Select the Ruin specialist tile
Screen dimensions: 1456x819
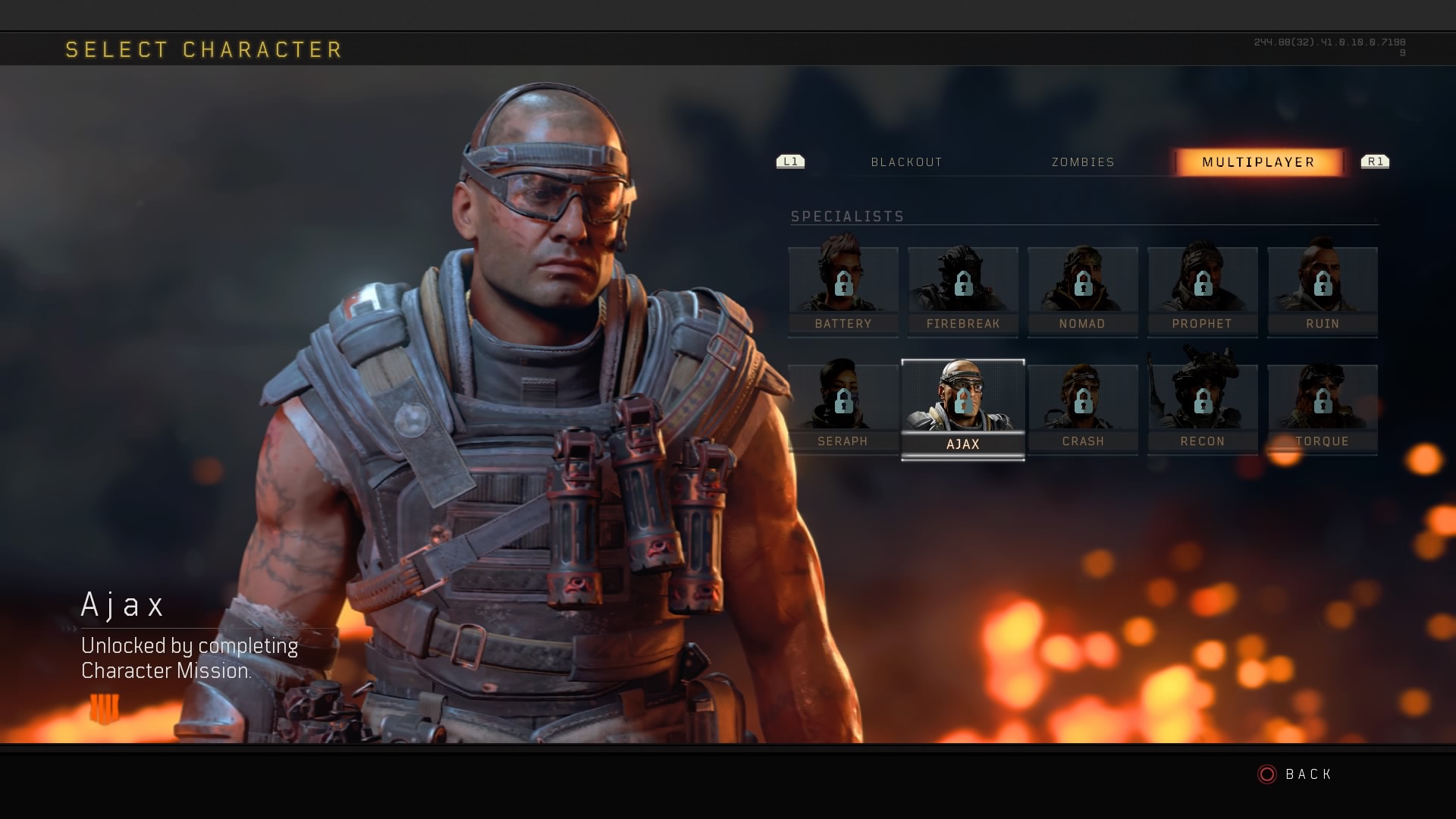pyautogui.click(x=1323, y=291)
